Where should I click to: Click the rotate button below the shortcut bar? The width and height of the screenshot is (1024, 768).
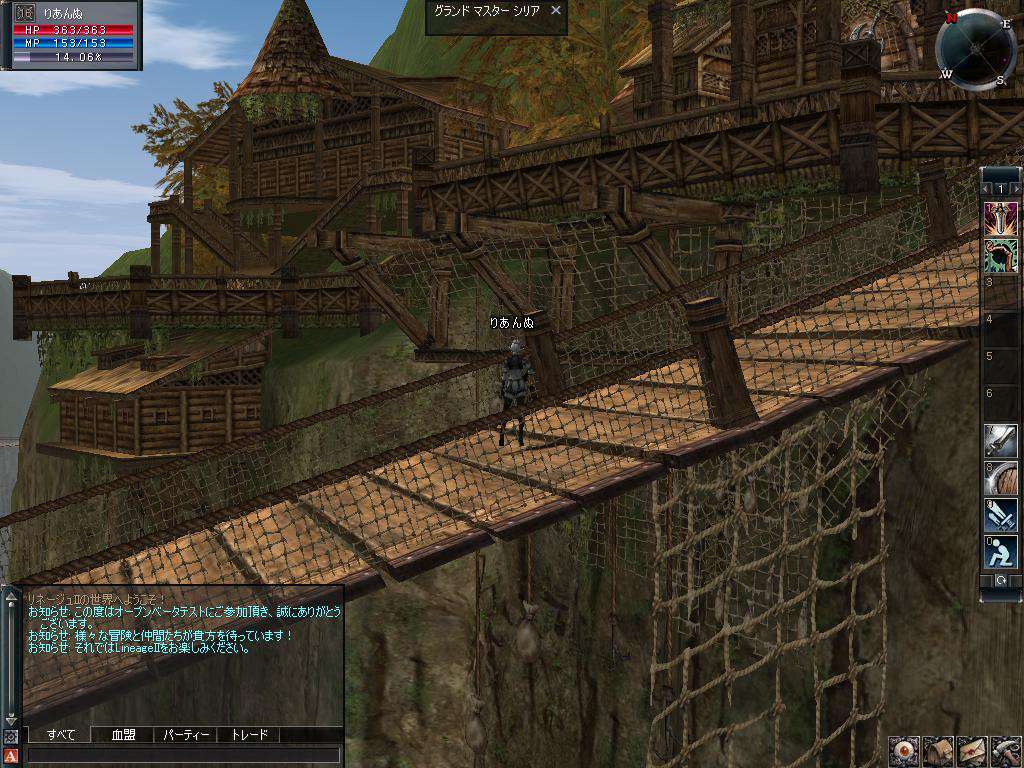[1000, 580]
